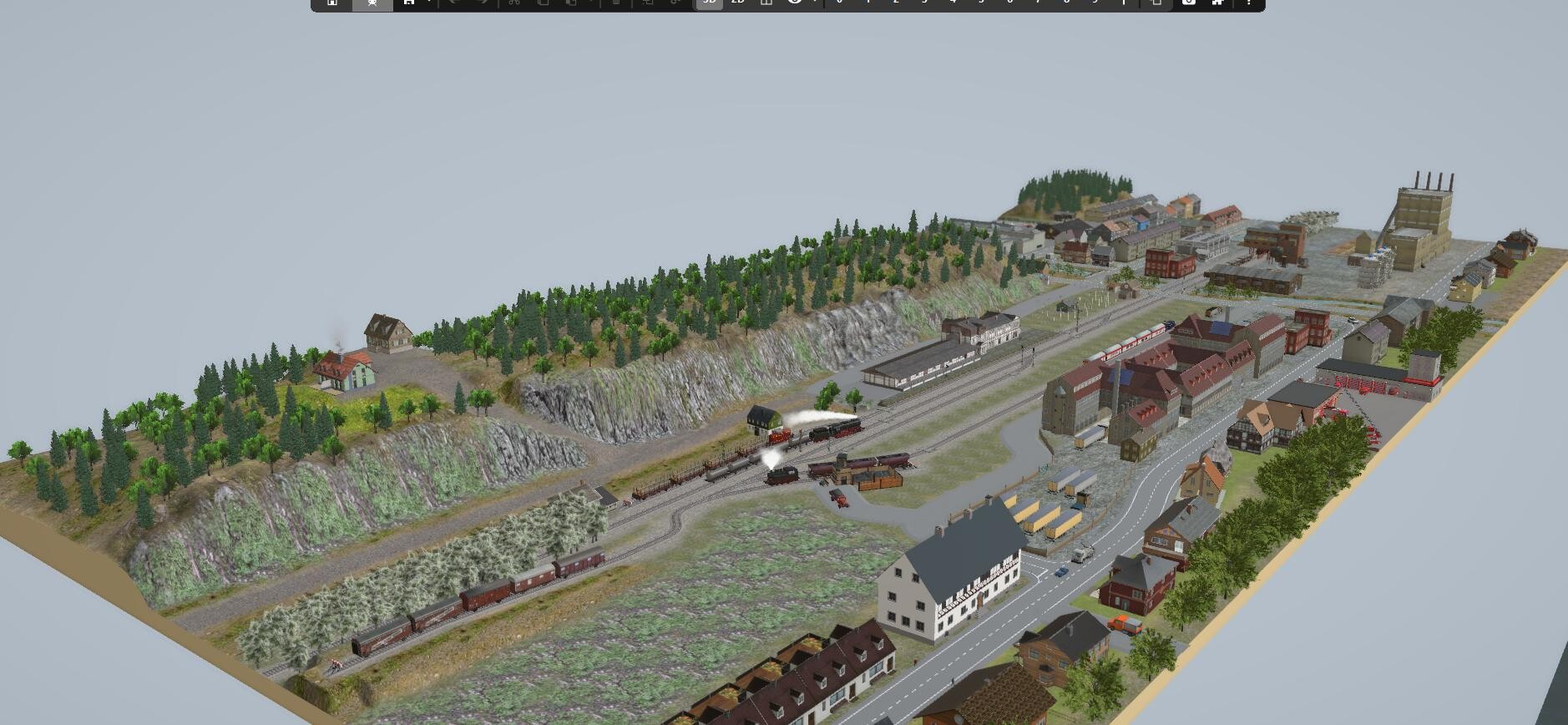Open the three-dot more options menu
This screenshot has height=725, width=1568.
[x=1248, y=3]
